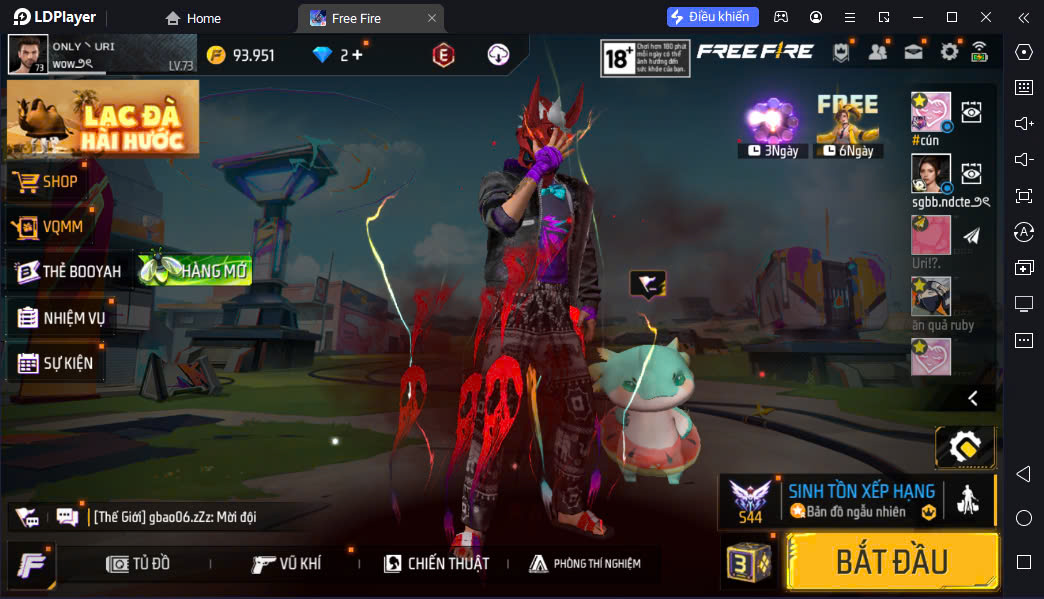Enter the PHÒNG THÍ NGHIỆM lab
1044x599 pixels.
(585, 564)
